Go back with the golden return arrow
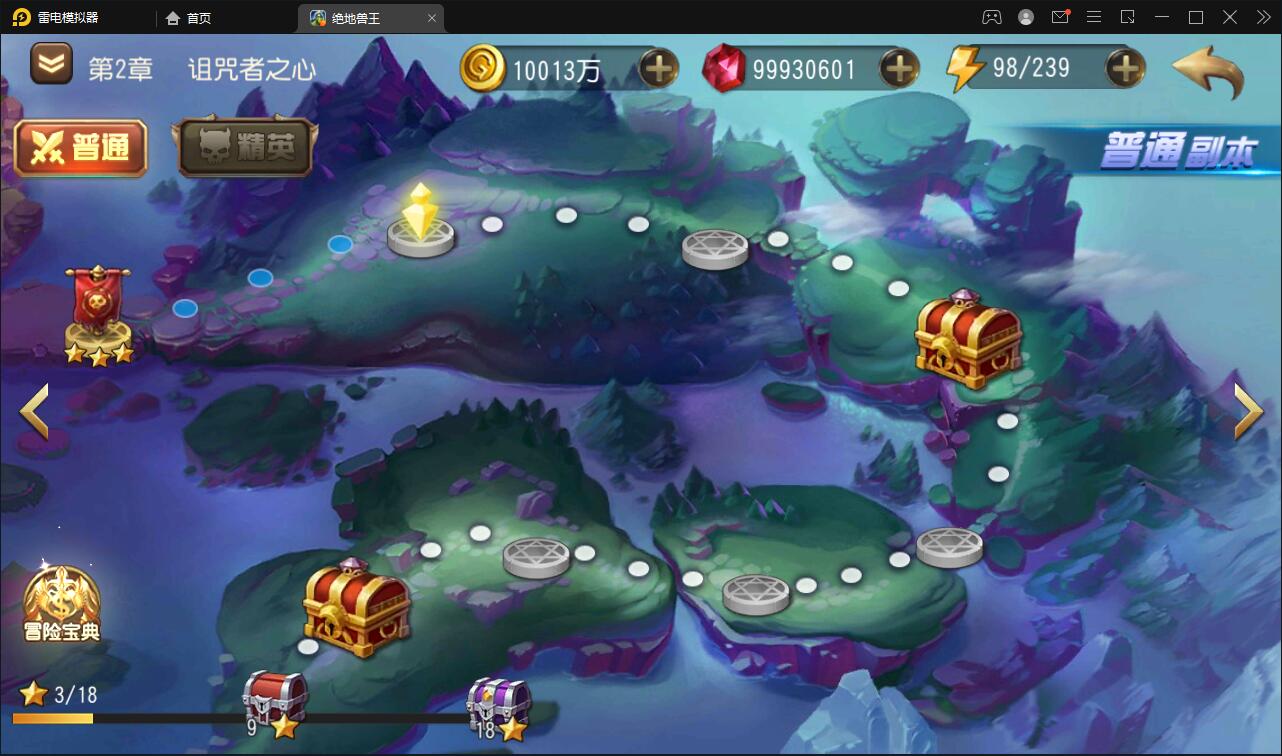Viewport: 1282px width, 756px height. (1208, 71)
